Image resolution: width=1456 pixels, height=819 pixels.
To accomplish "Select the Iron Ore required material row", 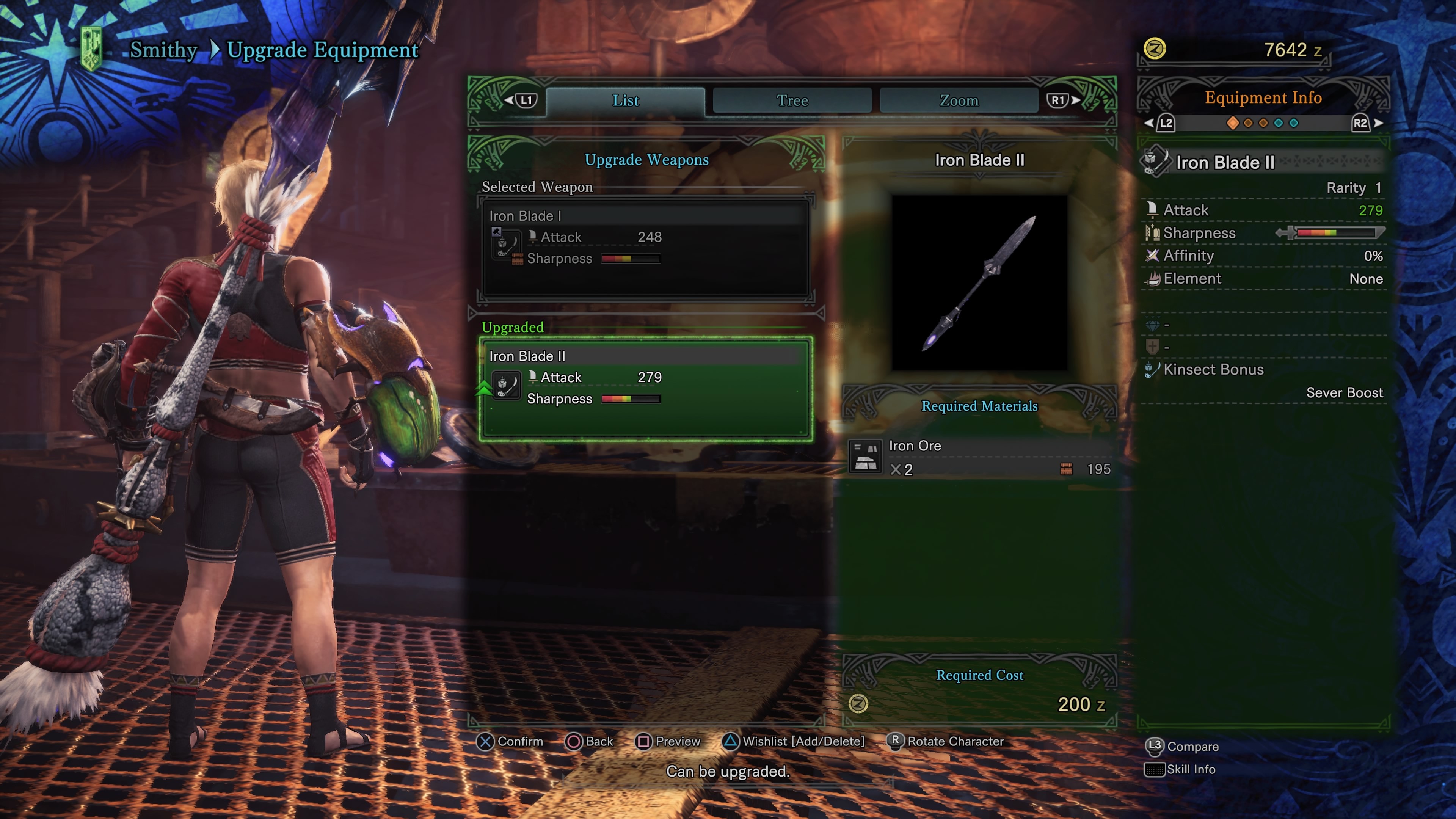I will coord(979,457).
